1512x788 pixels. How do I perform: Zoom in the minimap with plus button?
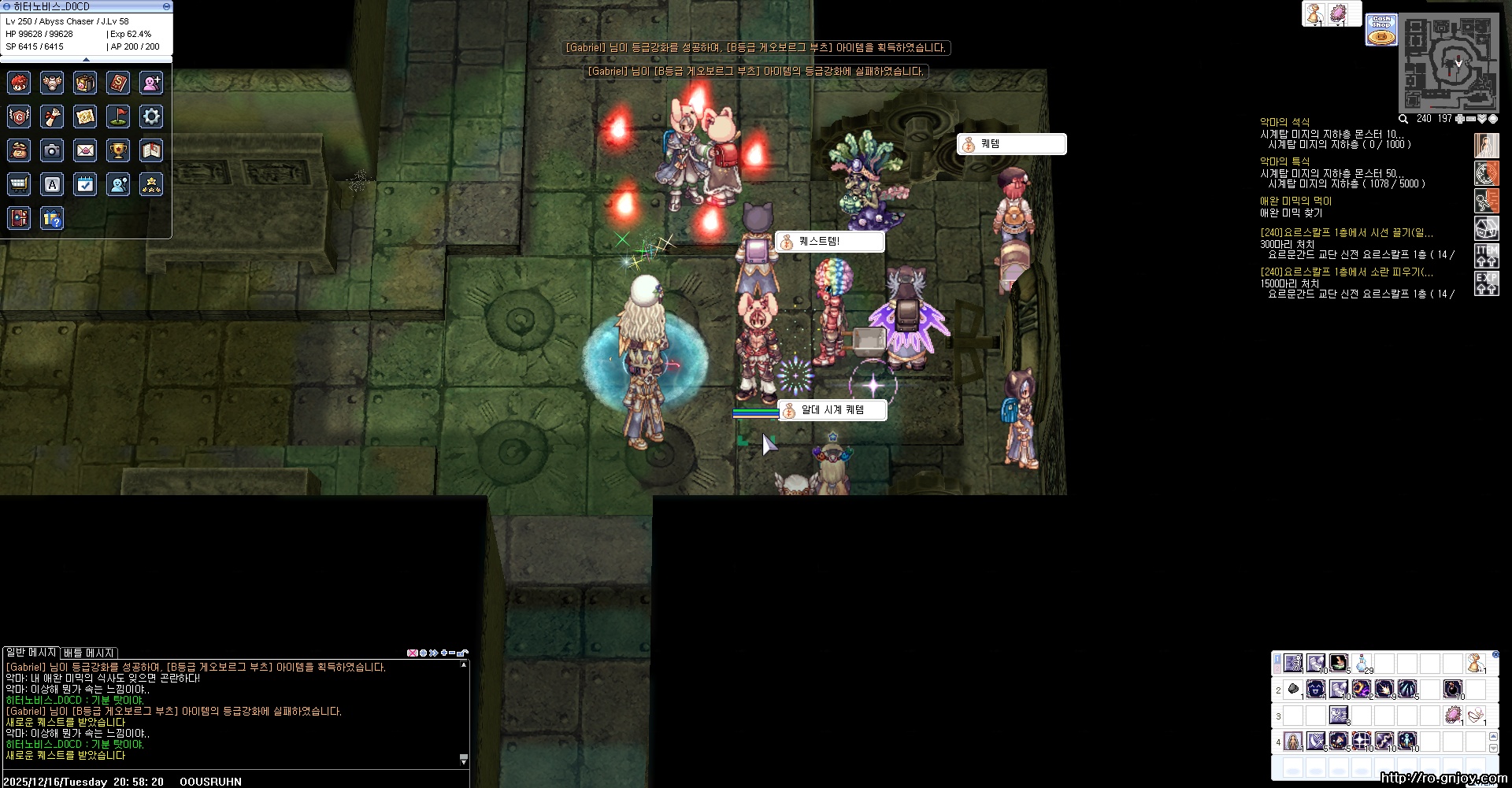[1459, 119]
